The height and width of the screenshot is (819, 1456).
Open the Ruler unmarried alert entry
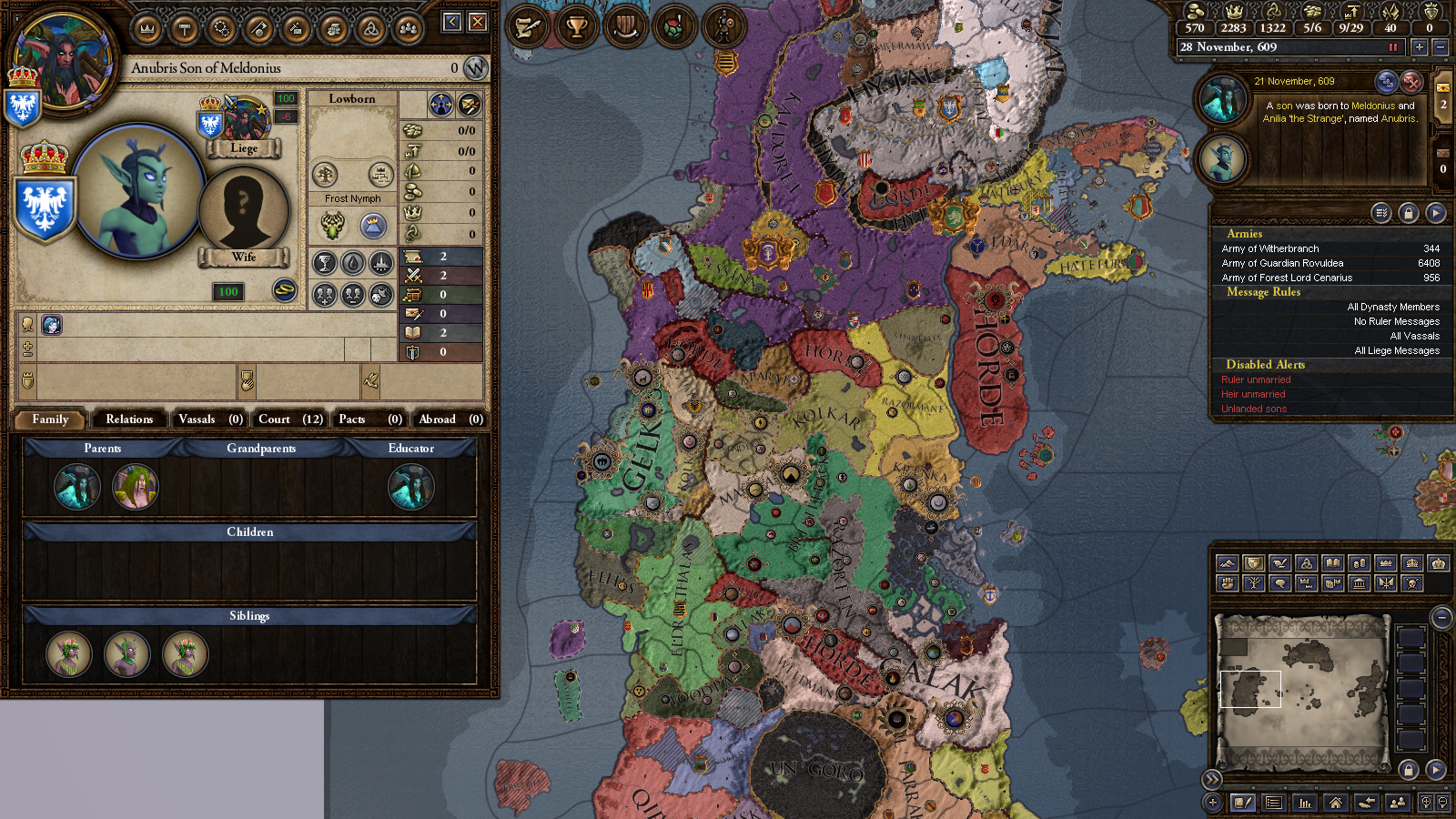tap(1256, 380)
